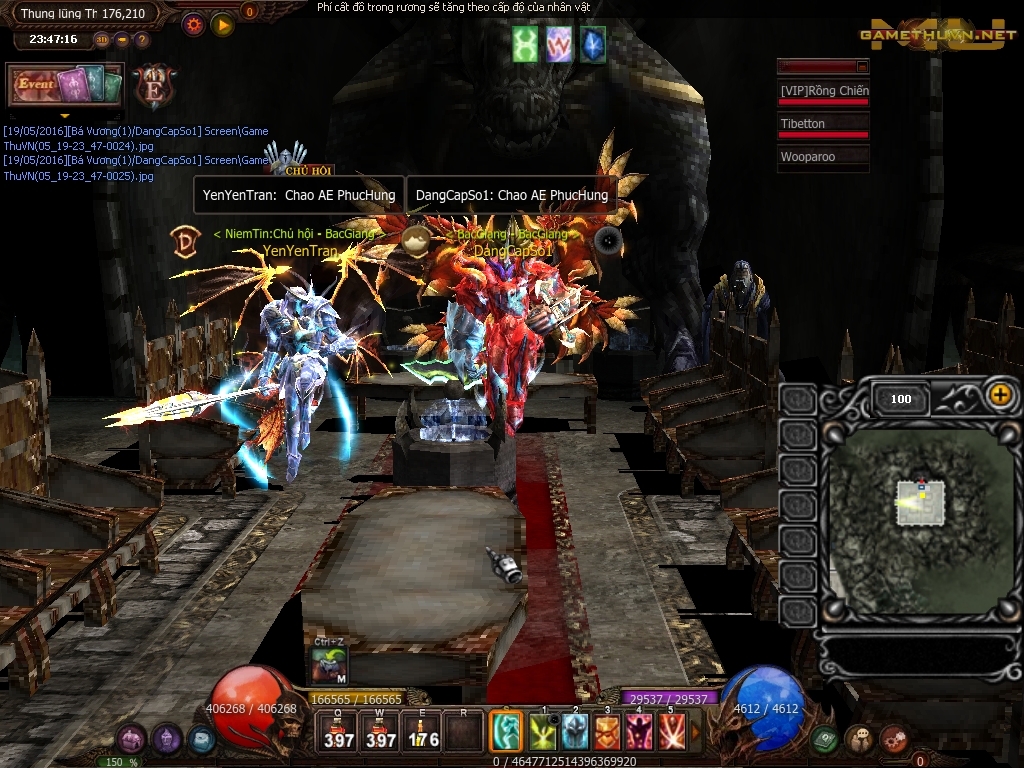Use the E slot yellow potion

pyautogui.click(x=422, y=732)
